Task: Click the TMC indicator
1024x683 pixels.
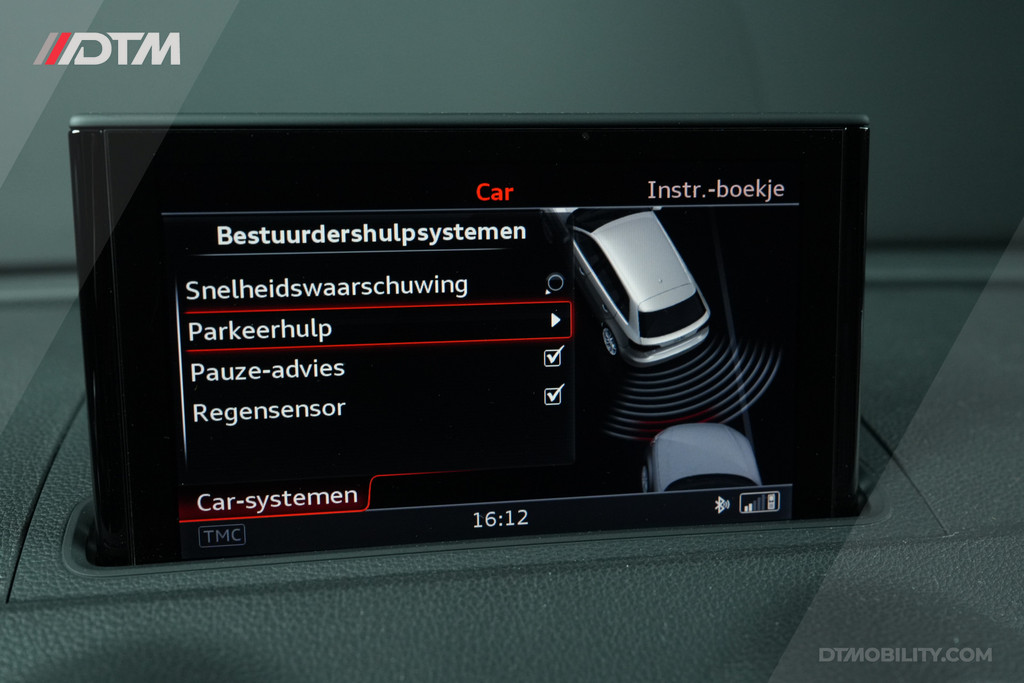Action: click(x=222, y=536)
